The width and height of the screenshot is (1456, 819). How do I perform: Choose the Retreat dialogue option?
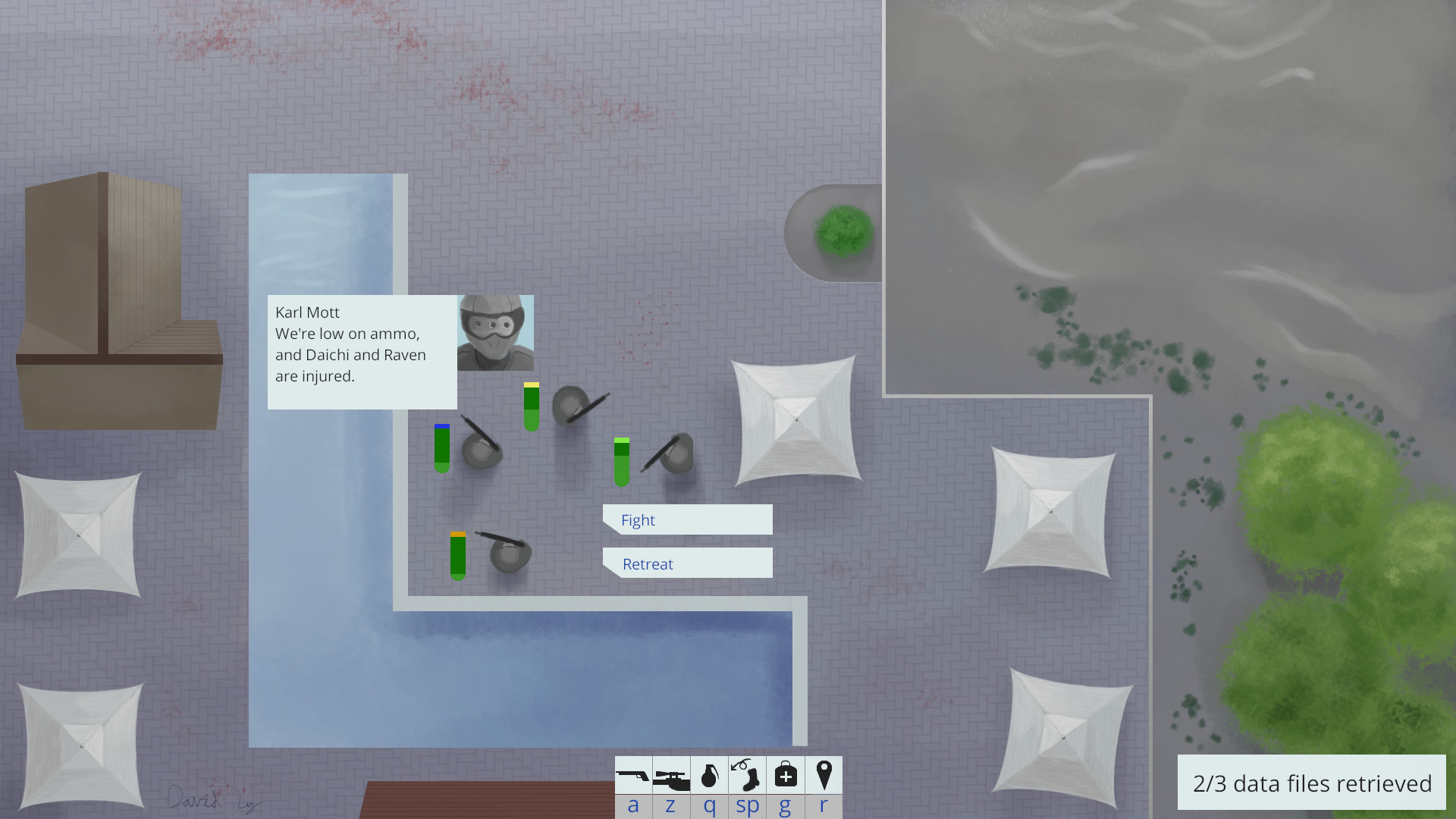pyautogui.click(x=687, y=563)
